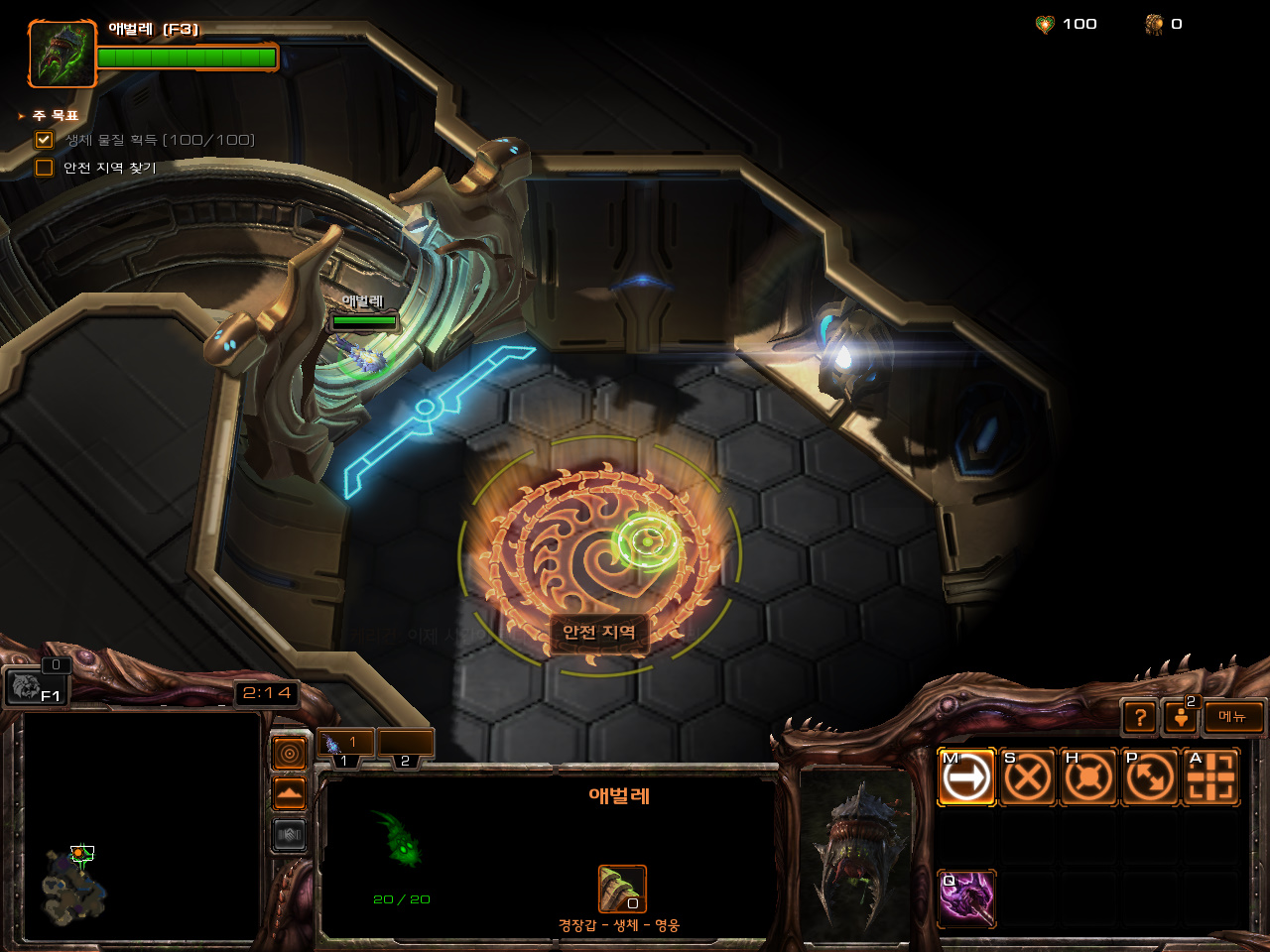Viewport: 1270px width, 952px height.
Task: Select control group 1 tab
Action: (345, 745)
